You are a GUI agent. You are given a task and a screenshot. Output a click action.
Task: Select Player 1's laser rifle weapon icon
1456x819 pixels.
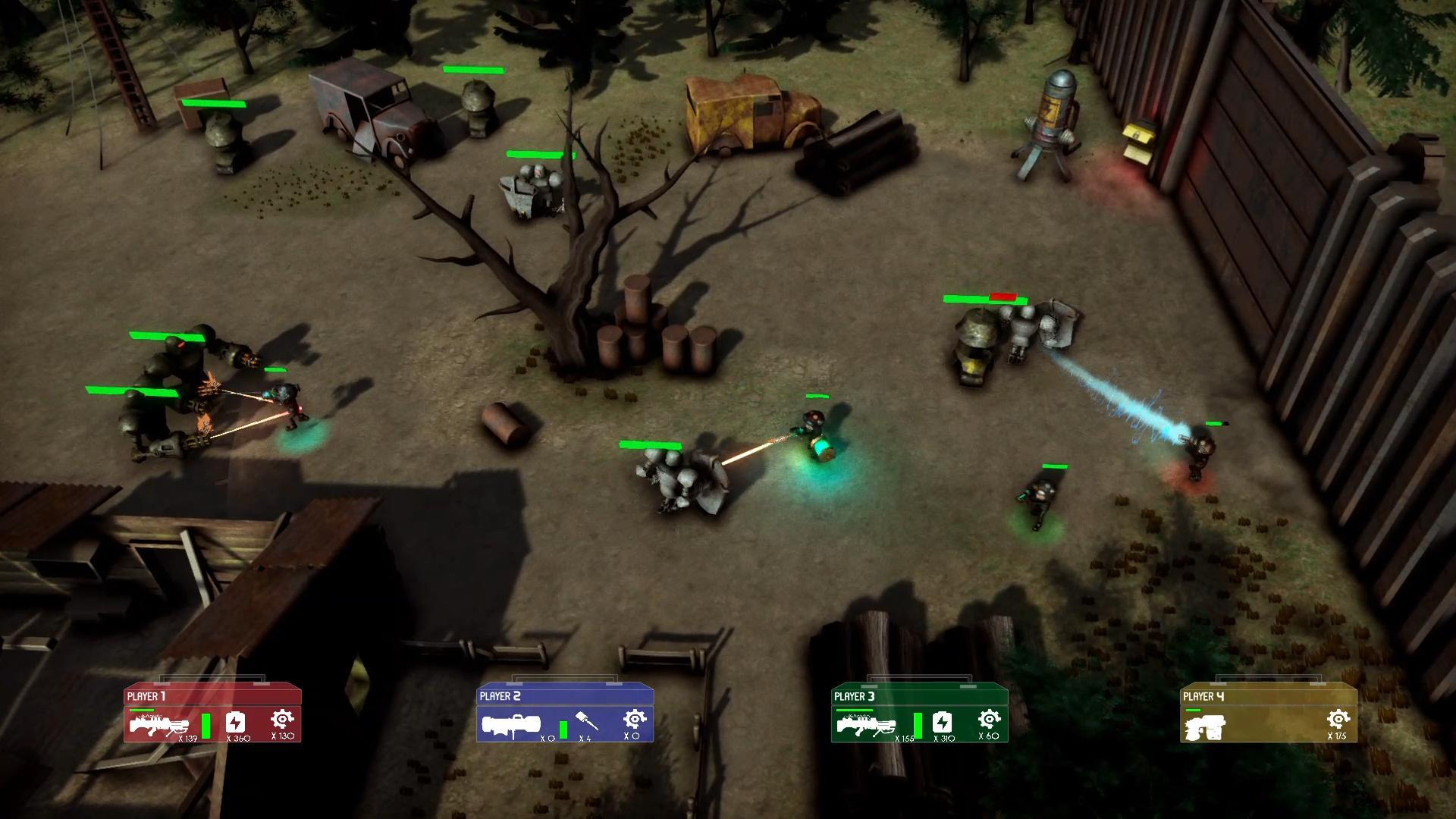click(158, 726)
